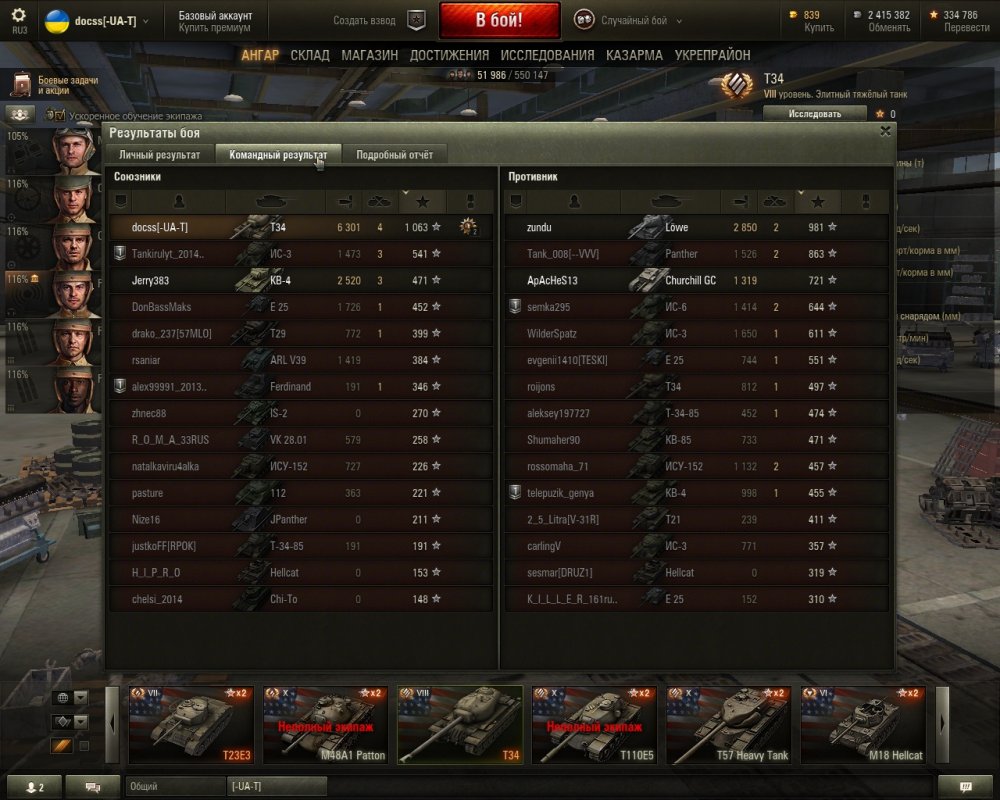Open the ИССЛЕДОВАНИЯ menu
1000x800 pixels.
(547, 55)
